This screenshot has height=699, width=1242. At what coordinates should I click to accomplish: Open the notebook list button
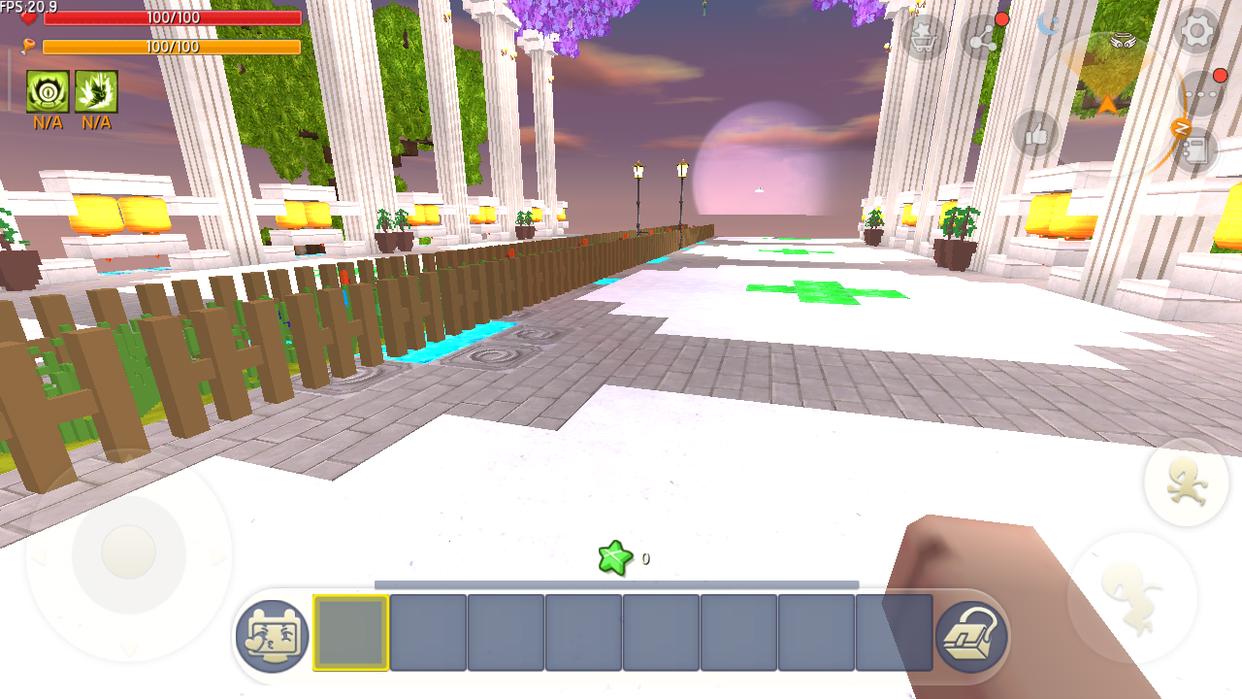[x=1196, y=150]
